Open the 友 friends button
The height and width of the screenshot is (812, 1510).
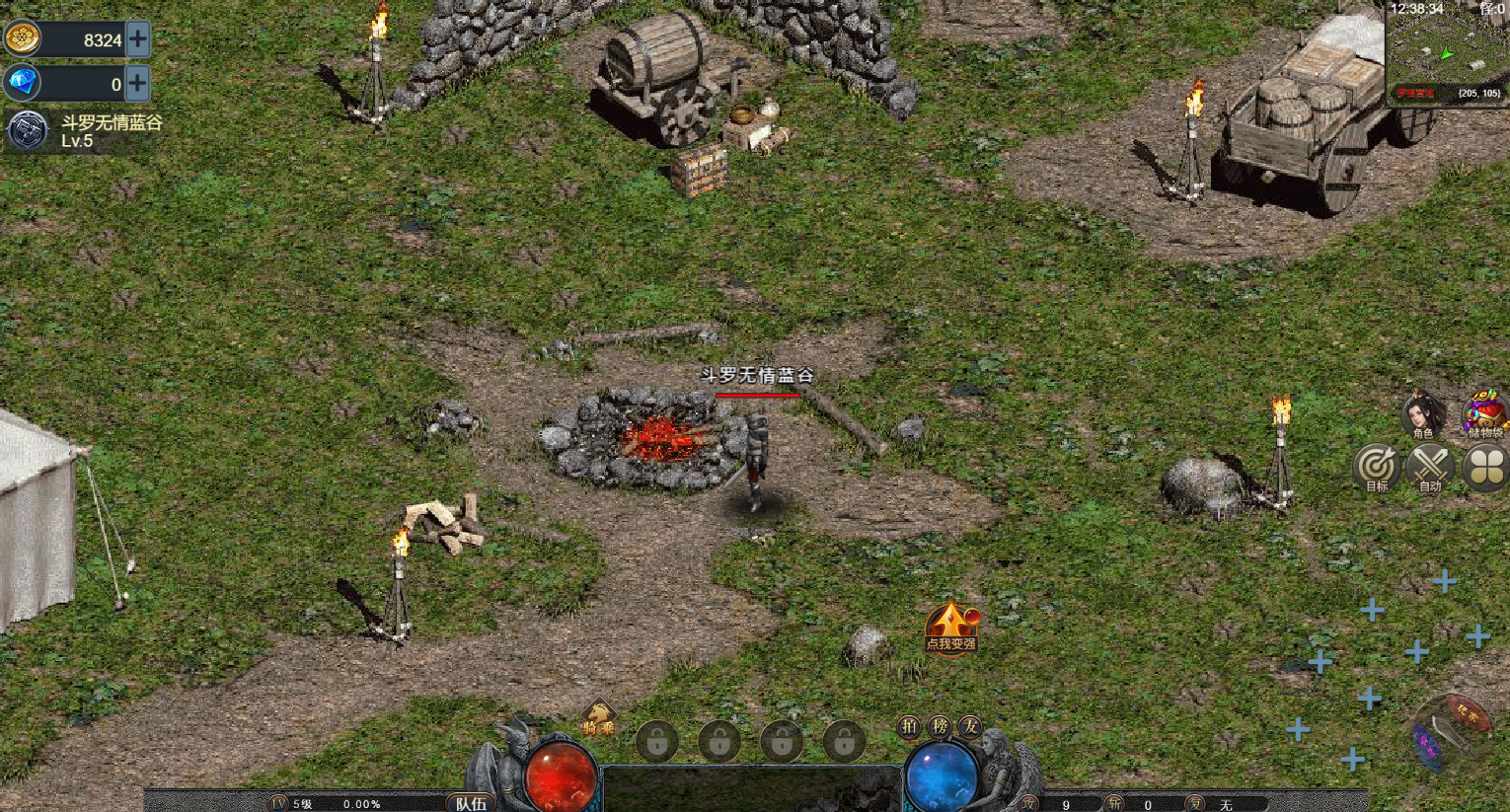point(971,727)
